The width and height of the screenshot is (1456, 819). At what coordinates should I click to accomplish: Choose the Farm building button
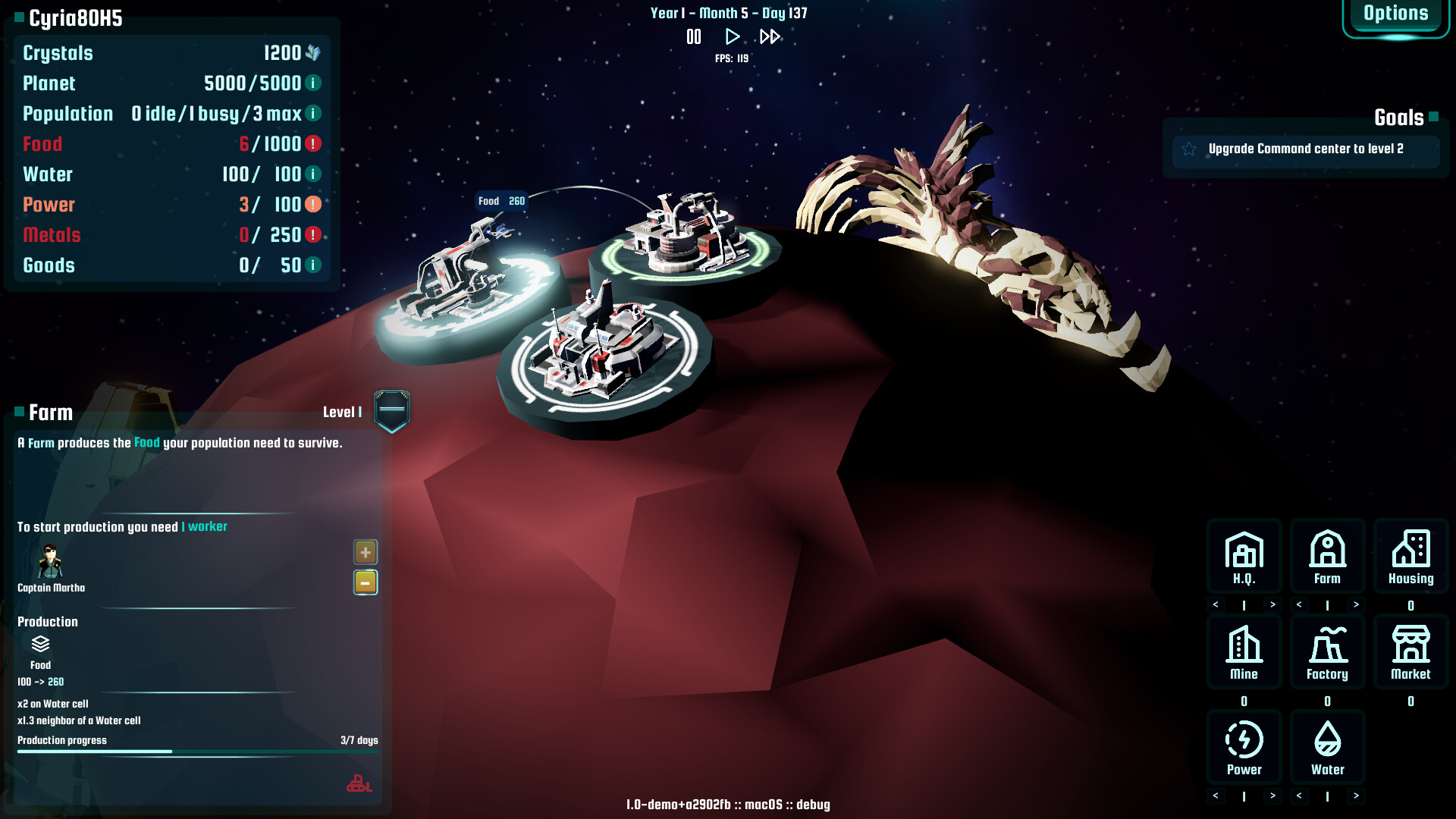tap(1327, 556)
